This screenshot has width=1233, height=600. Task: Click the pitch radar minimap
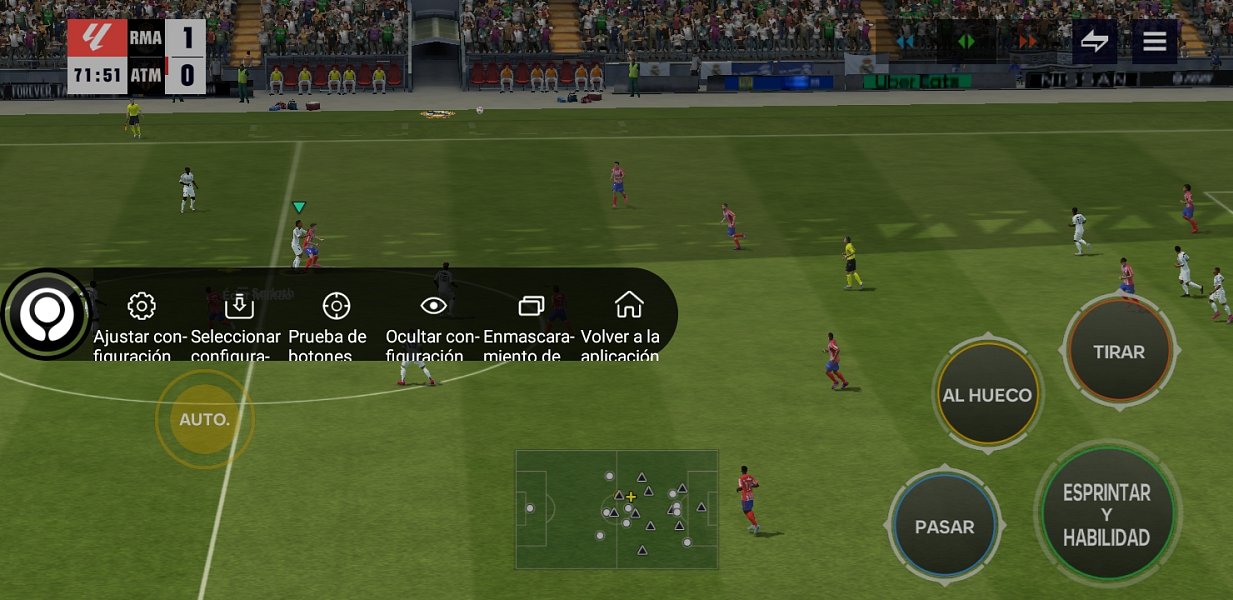617,509
